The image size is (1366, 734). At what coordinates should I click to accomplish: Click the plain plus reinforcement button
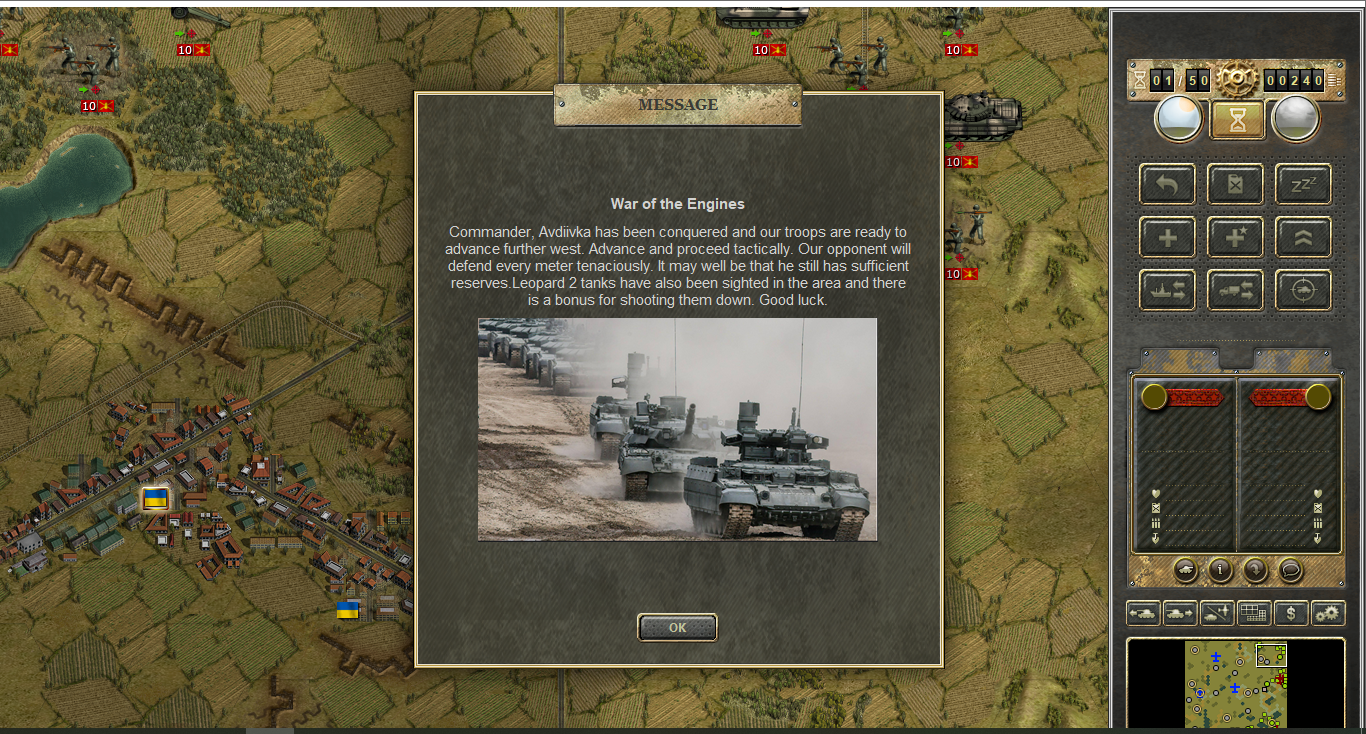1167,237
